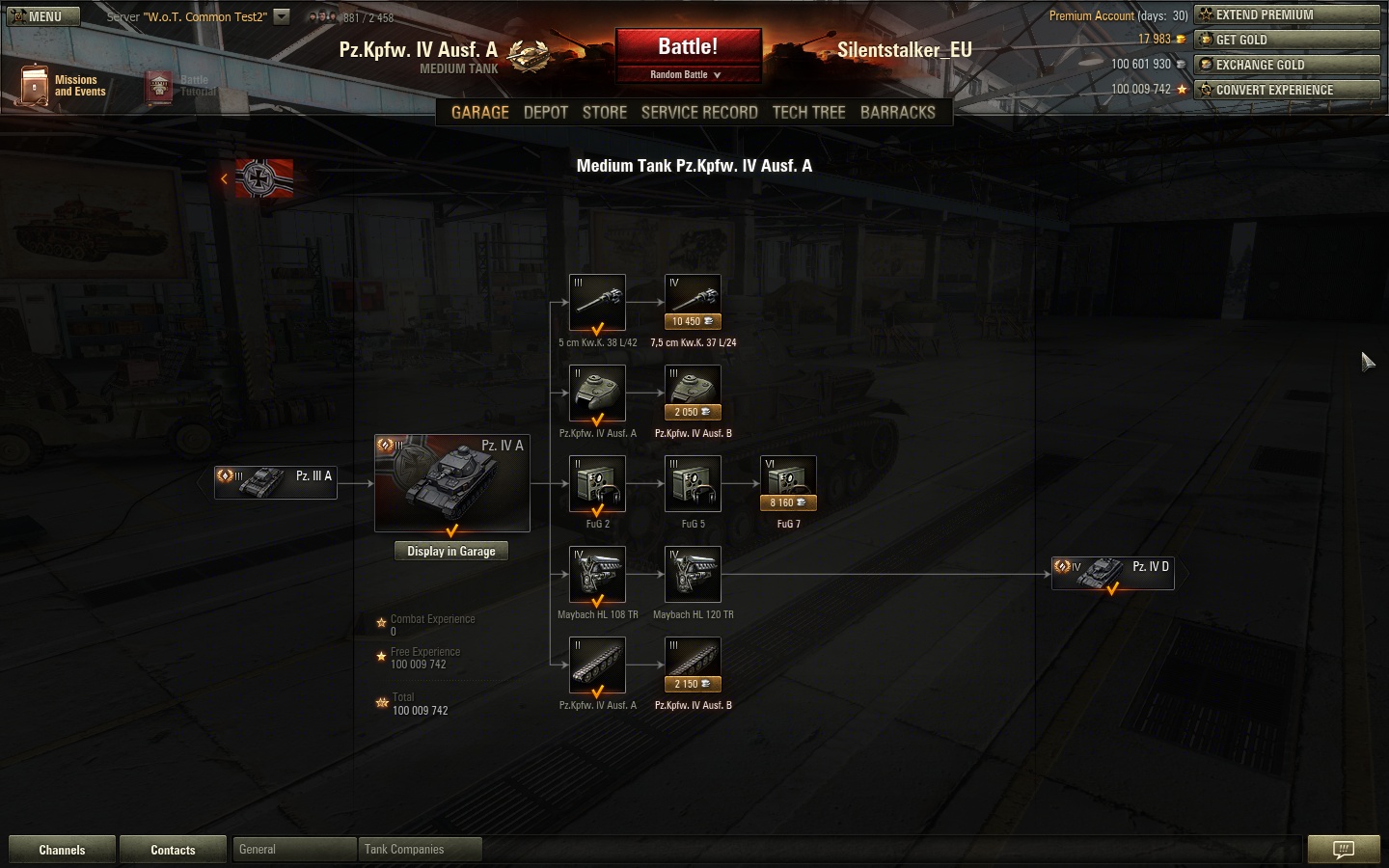The width and height of the screenshot is (1389, 868).
Task: Expand the Random Battle mode dropdown
Action: (686, 75)
